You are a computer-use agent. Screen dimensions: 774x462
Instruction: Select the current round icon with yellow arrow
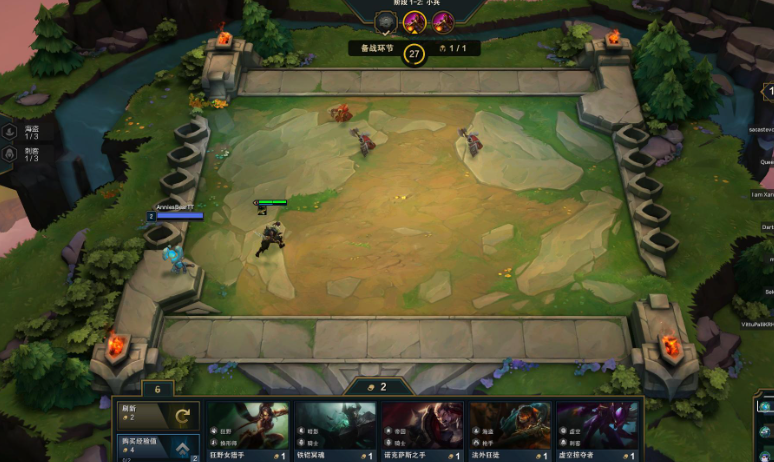[413, 22]
